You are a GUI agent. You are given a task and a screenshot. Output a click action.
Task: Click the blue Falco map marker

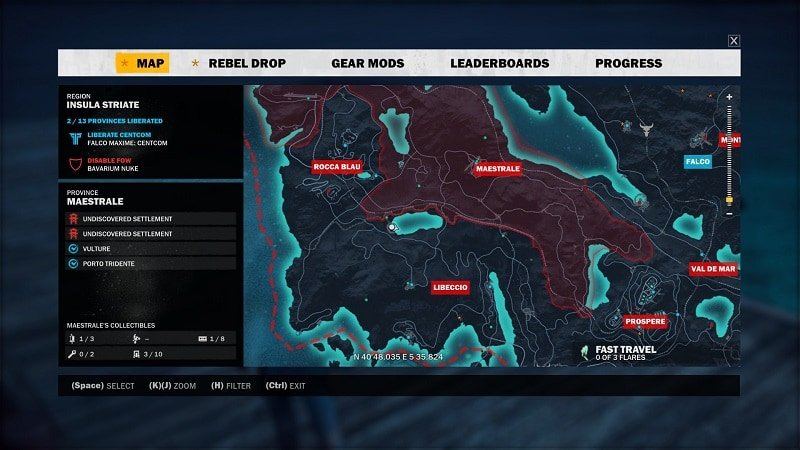point(697,161)
